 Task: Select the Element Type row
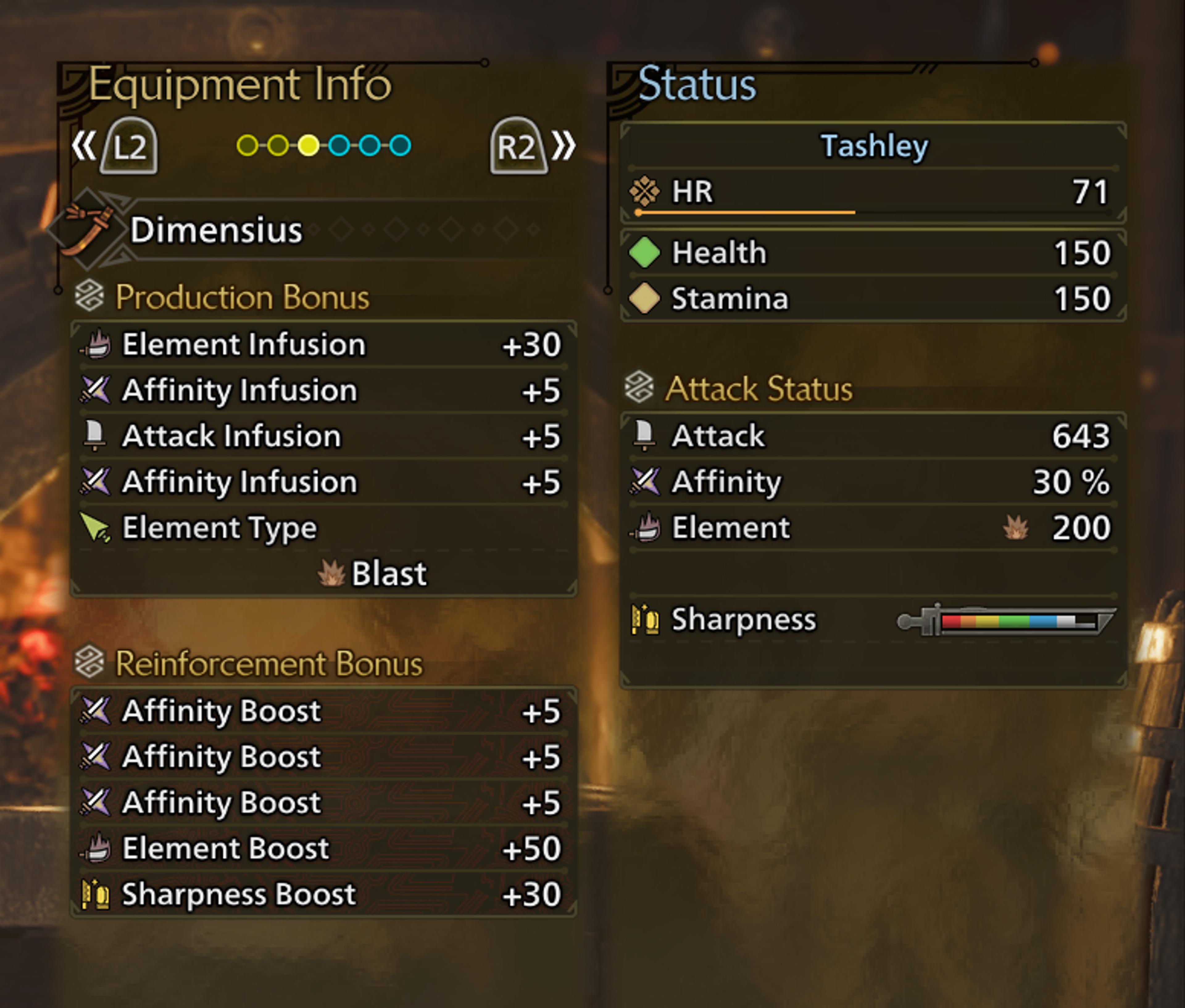tap(323, 527)
